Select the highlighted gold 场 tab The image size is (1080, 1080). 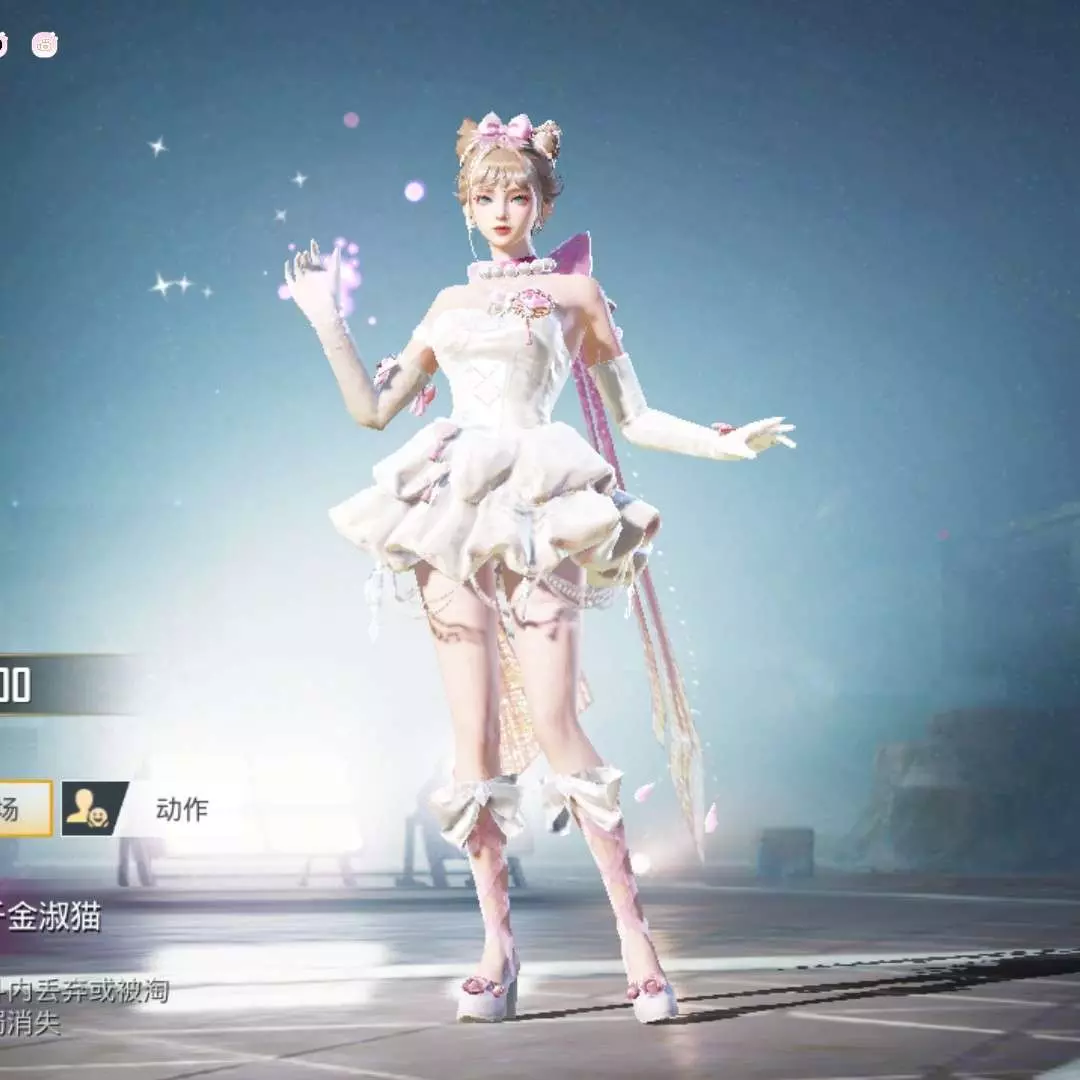(x=24, y=809)
